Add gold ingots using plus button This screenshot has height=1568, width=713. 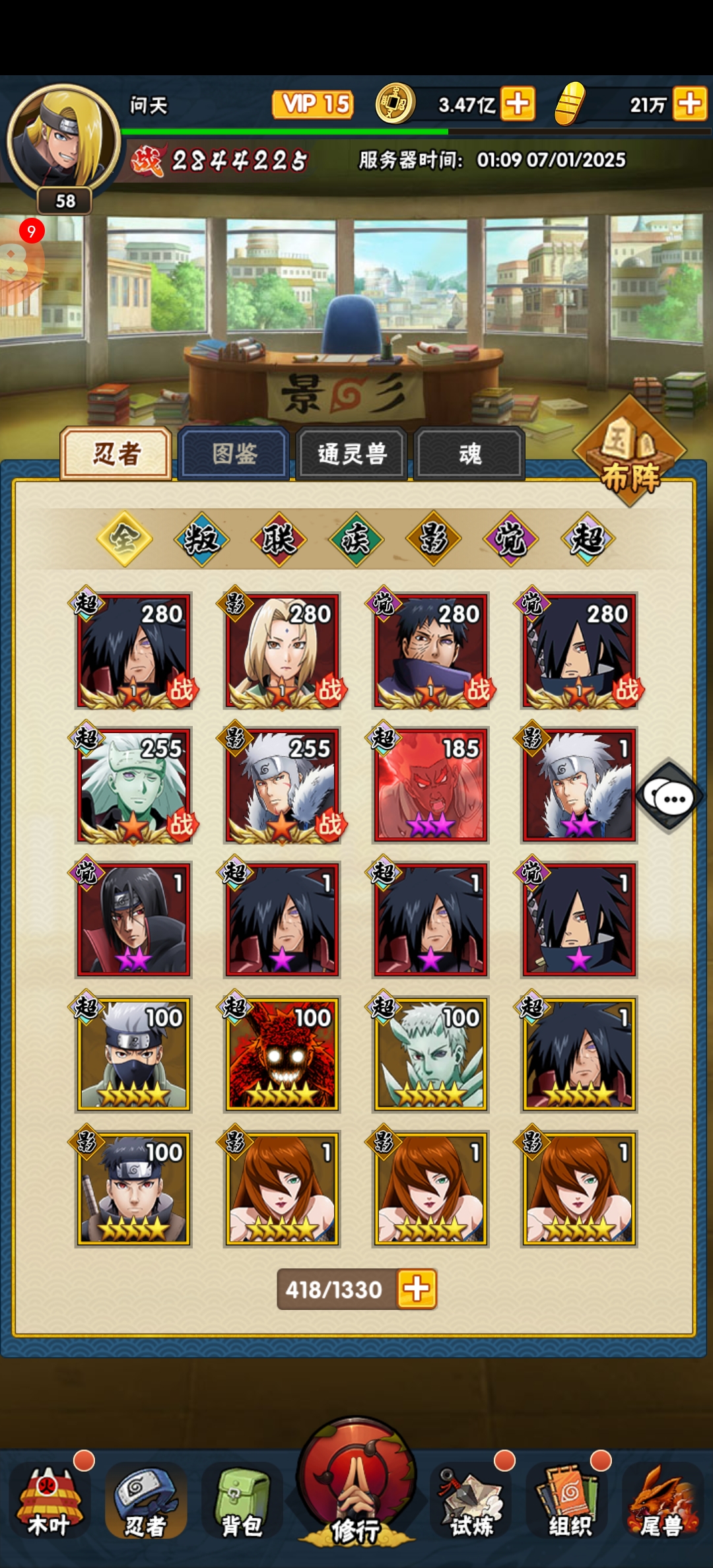click(690, 104)
